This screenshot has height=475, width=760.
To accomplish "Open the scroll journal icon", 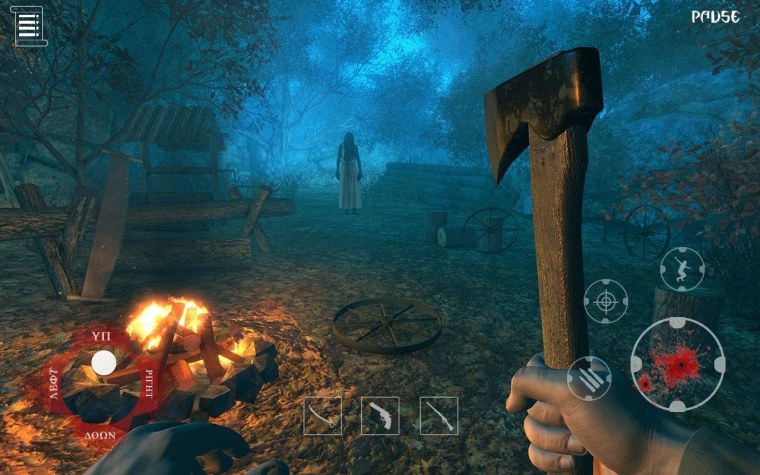I will [x=30, y=26].
